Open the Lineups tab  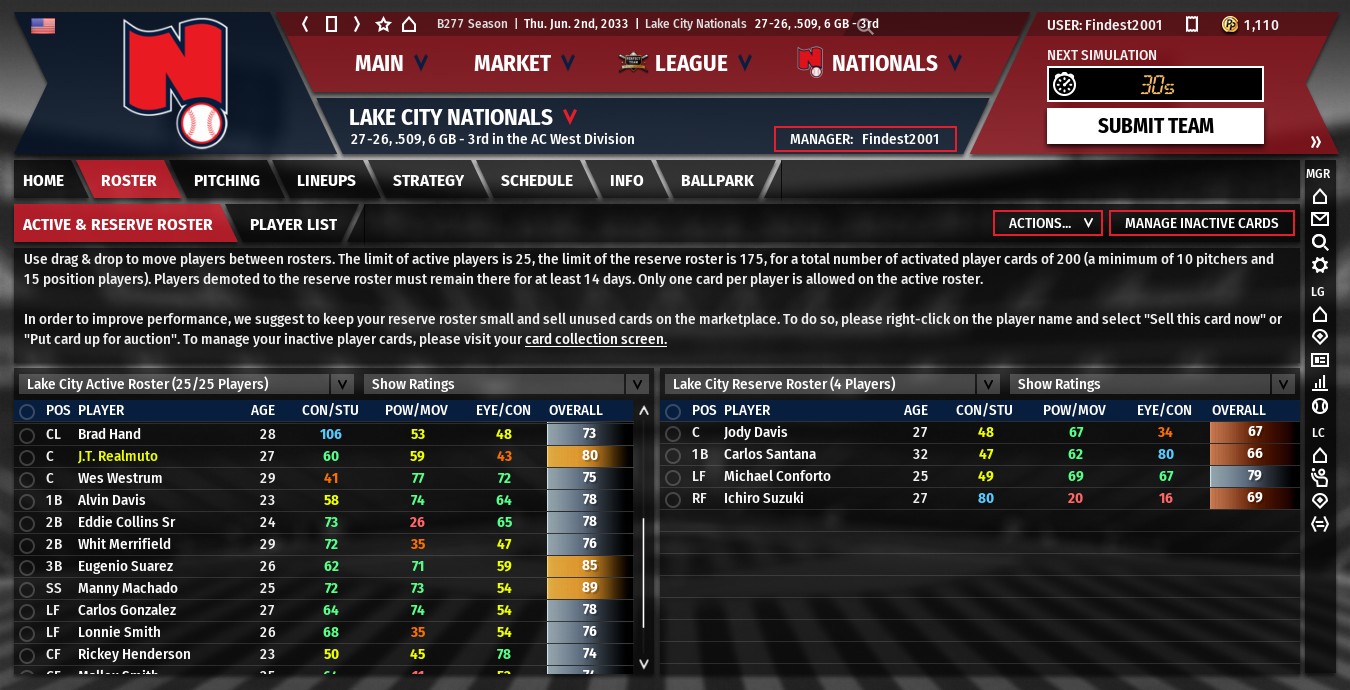[326, 181]
